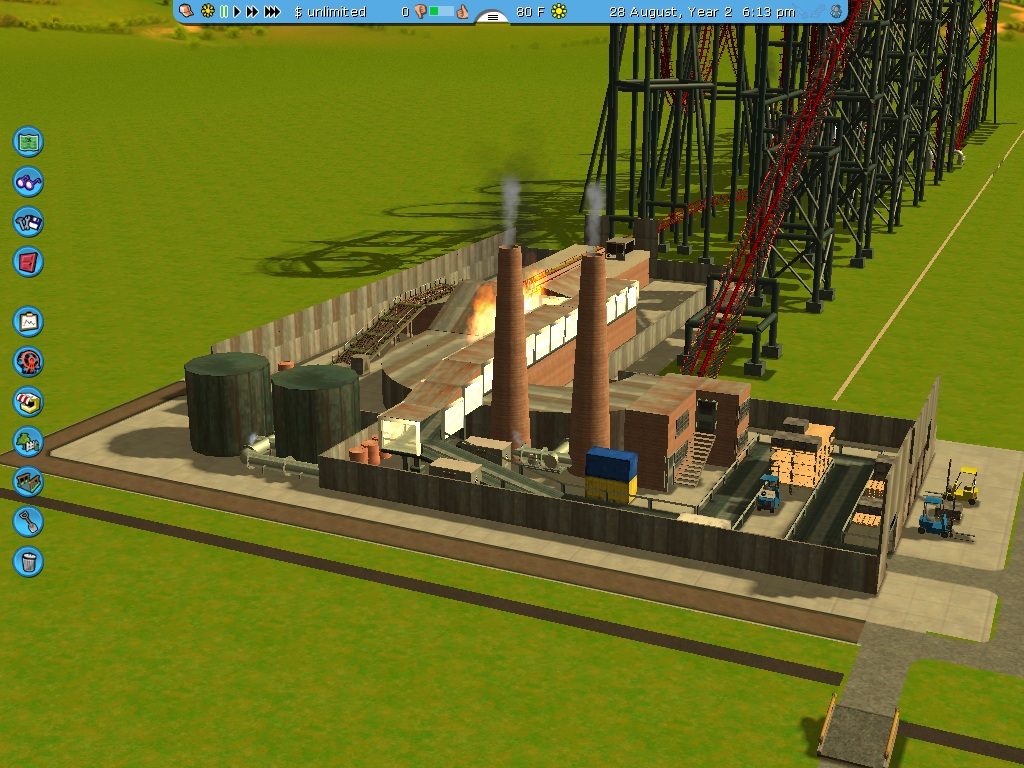Set game speed to triple fast-forward
This screenshot has width=1024, height=768.
pyautogui.click(x=272, y=12)
